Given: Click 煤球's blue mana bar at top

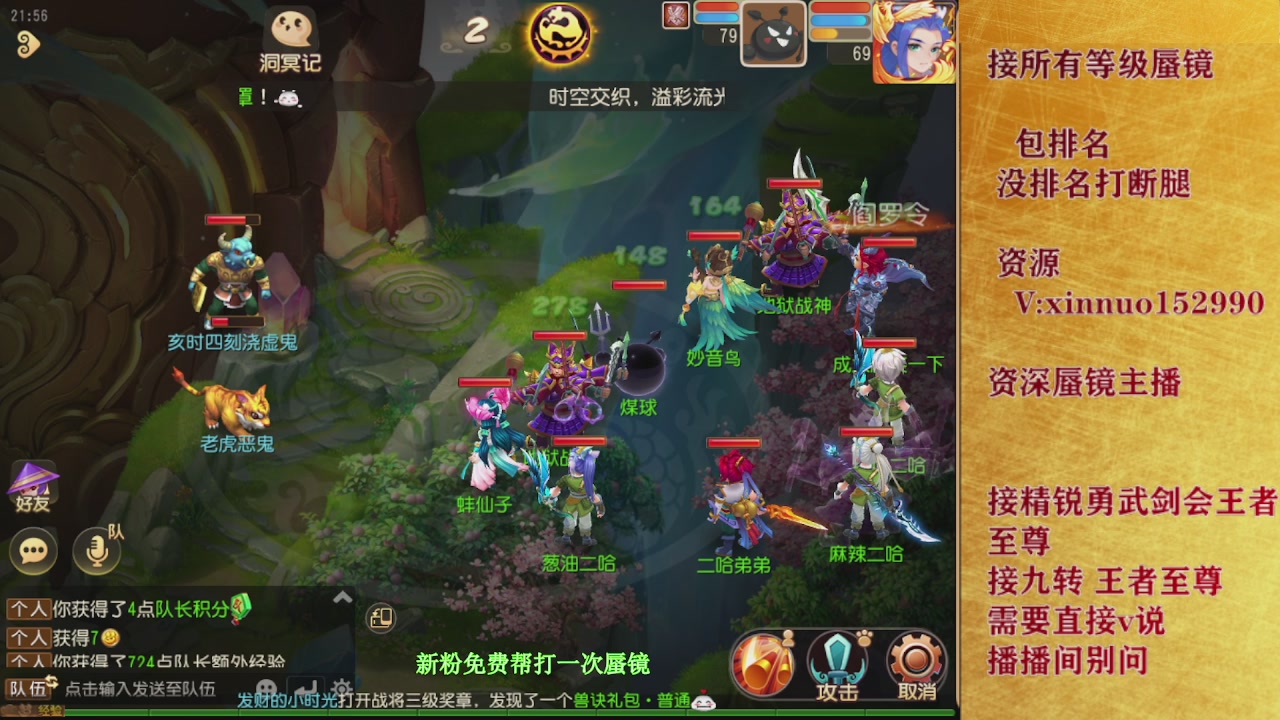Looking at the screenshot, I should 715,18.
